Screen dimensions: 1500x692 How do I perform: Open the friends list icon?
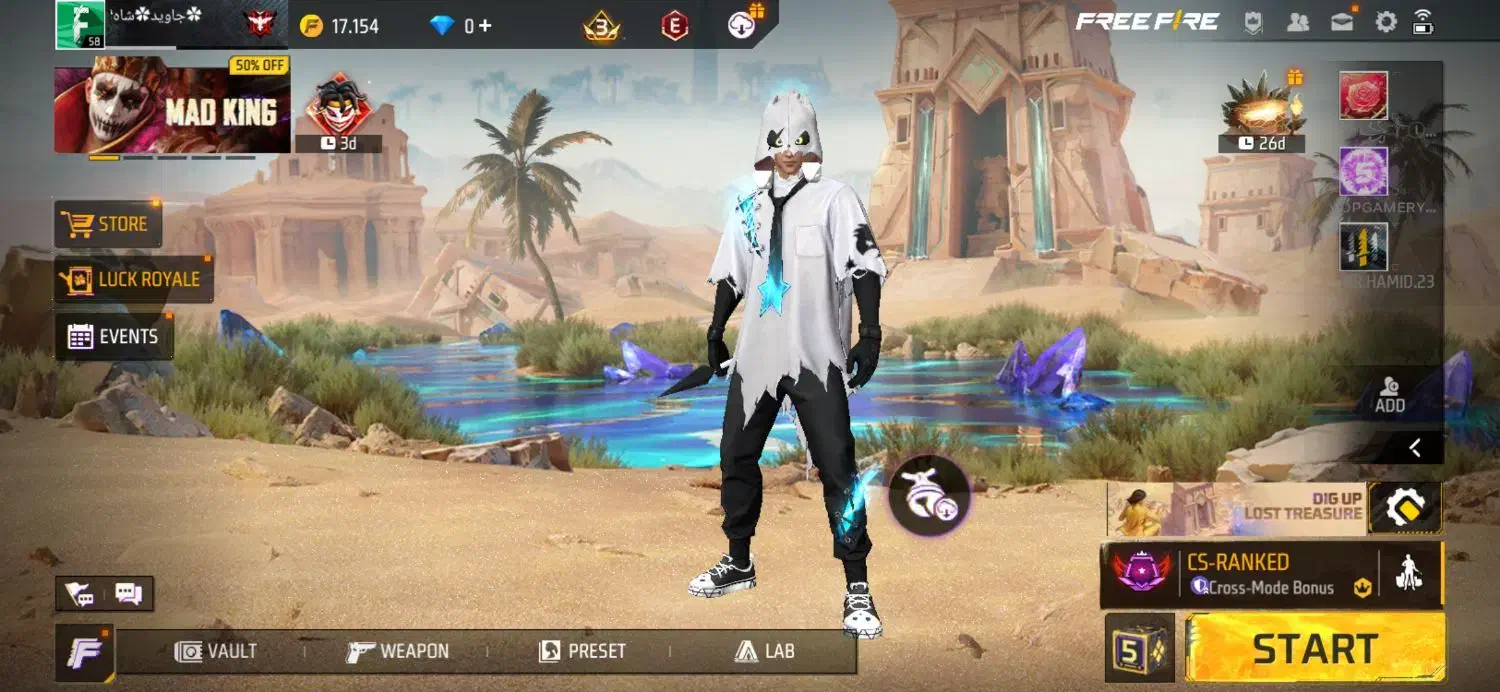point(1298,22)
